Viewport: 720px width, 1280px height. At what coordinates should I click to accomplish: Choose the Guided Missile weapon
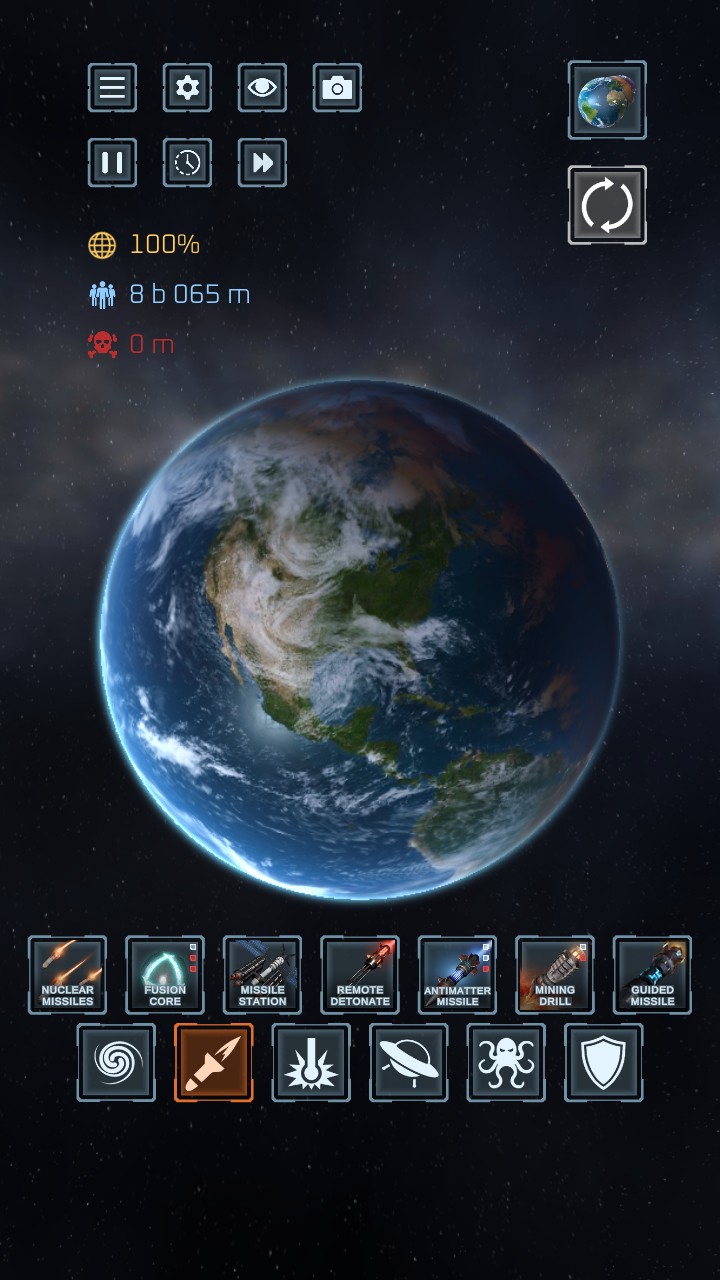pyautogui.click(x=652, y=975)
